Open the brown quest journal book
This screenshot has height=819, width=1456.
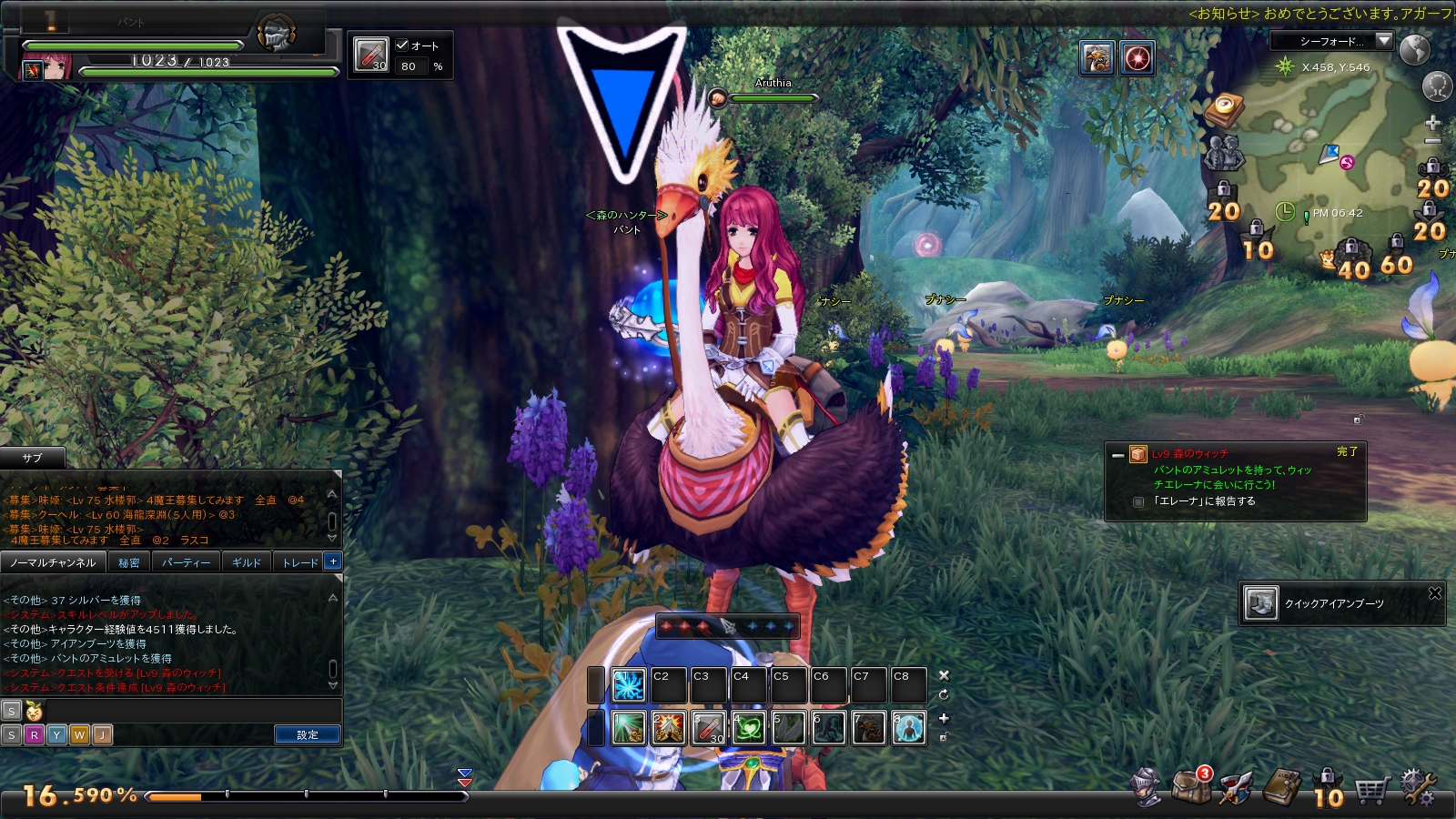1282,787
